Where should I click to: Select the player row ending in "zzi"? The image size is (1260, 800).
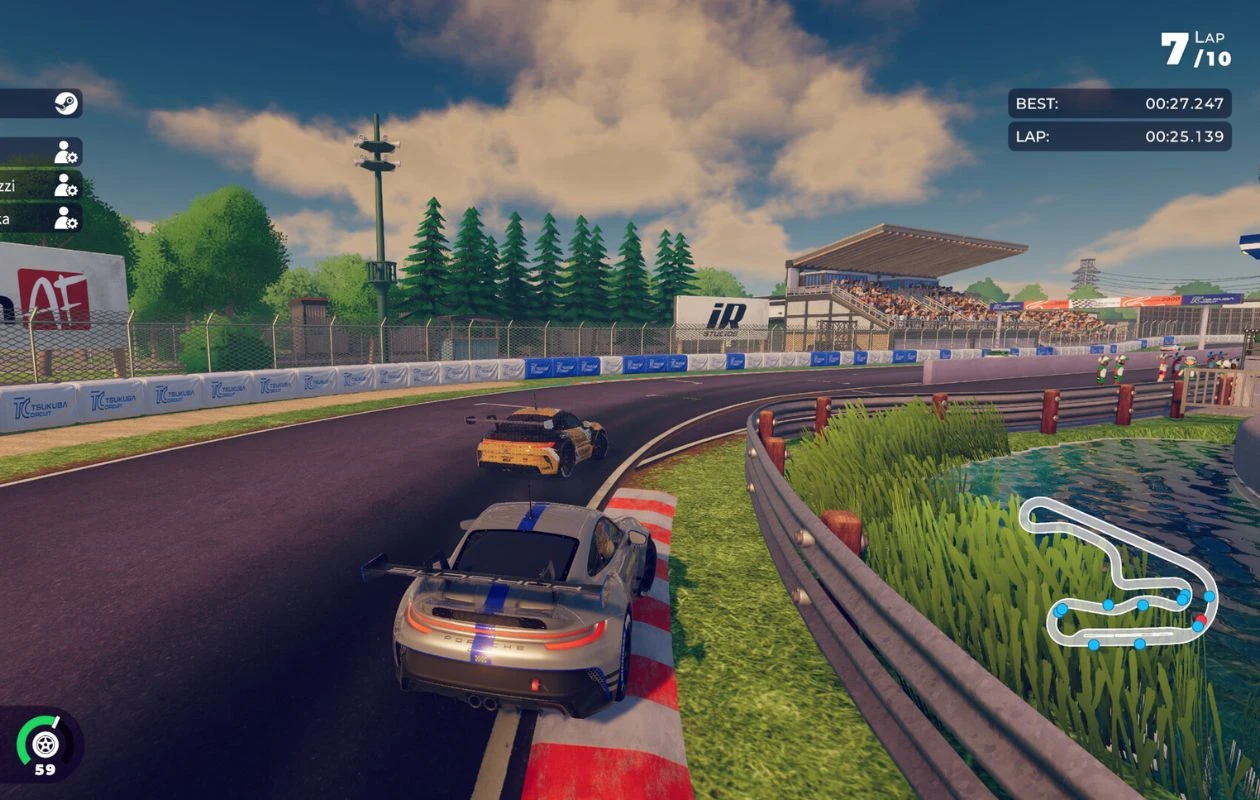pos(38,185)
